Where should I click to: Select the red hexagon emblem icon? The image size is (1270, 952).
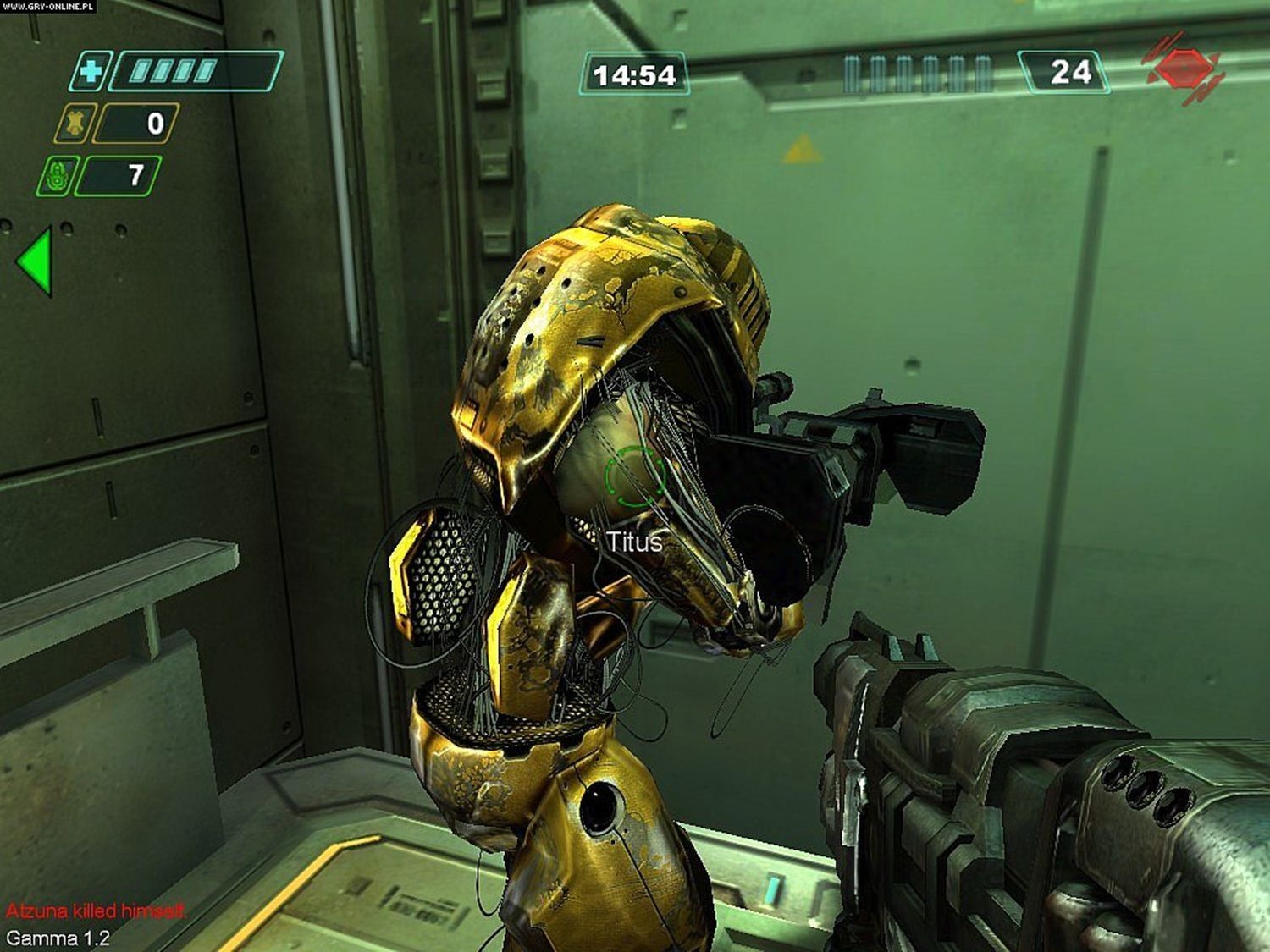click(1182, 69)
